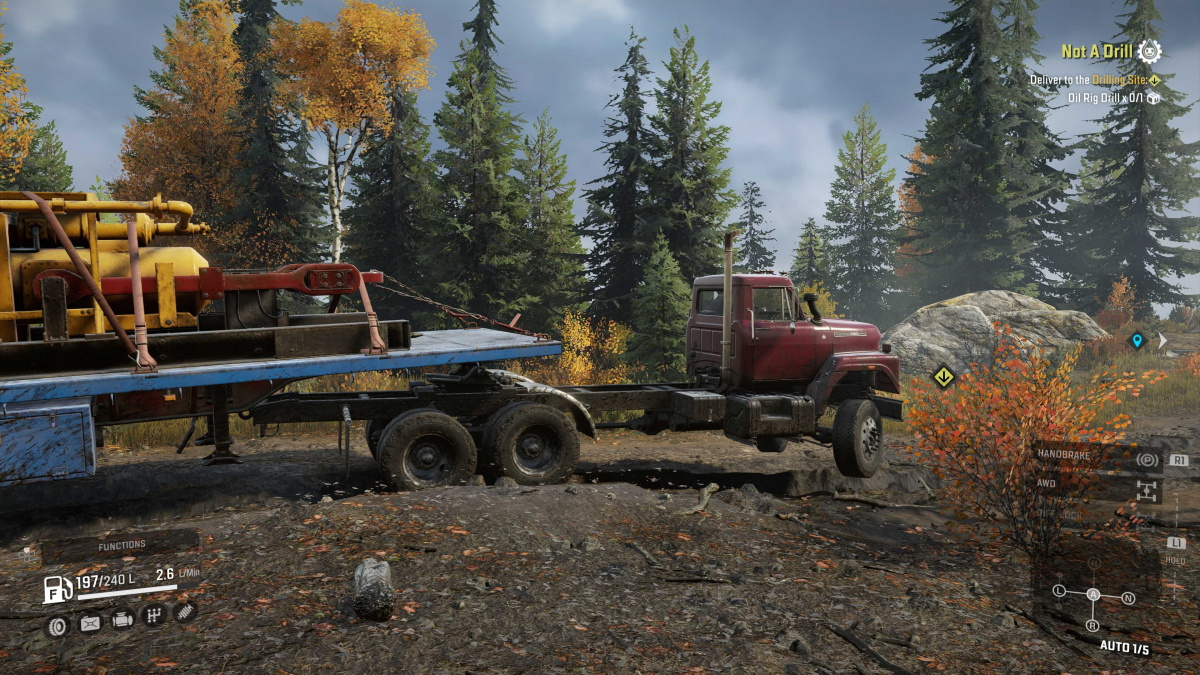Check the gearbox status icon
The height and width of the screenshot is (675, 1200).
153,615
